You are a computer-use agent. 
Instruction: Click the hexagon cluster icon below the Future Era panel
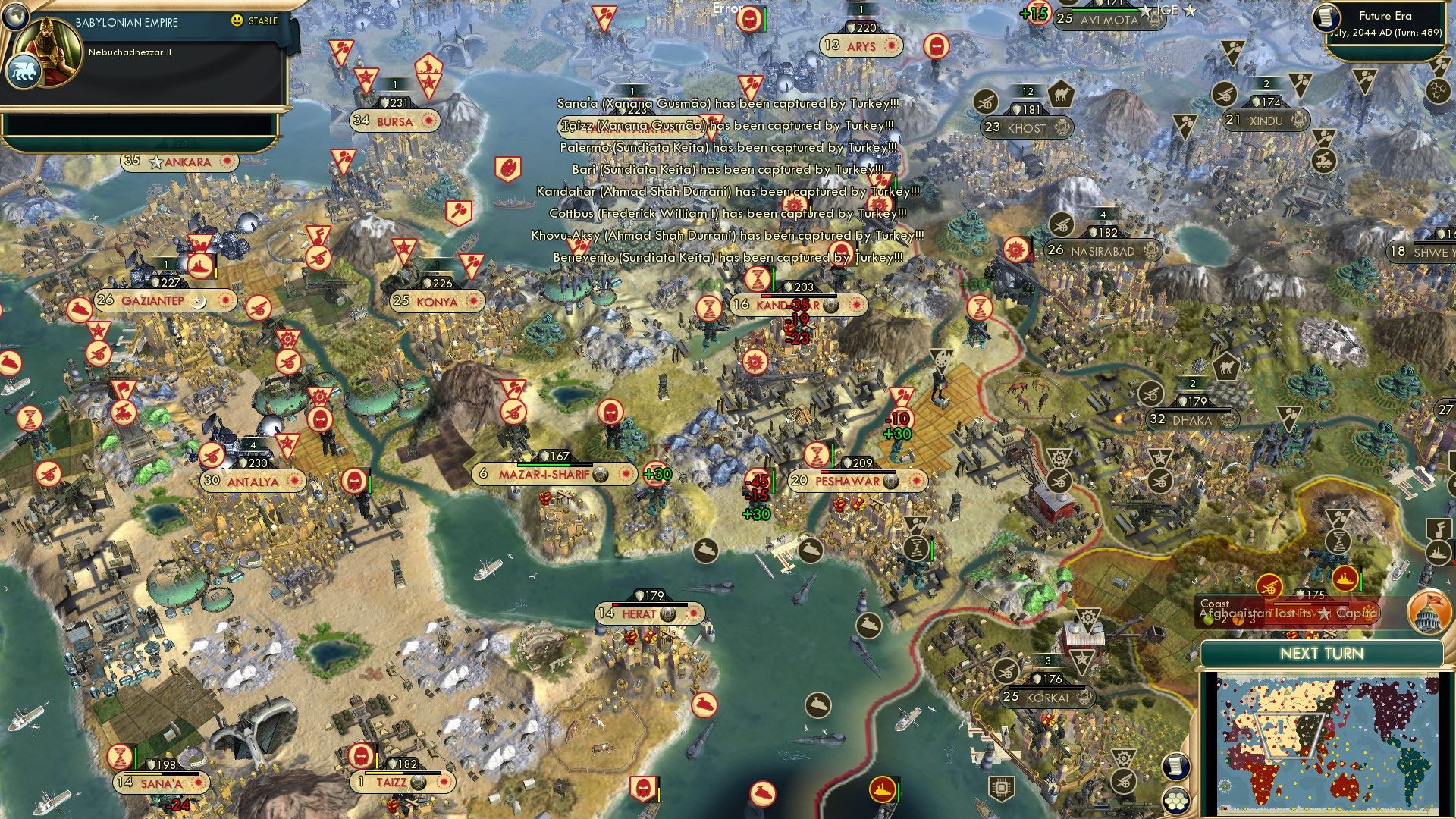coord(1438,89)
